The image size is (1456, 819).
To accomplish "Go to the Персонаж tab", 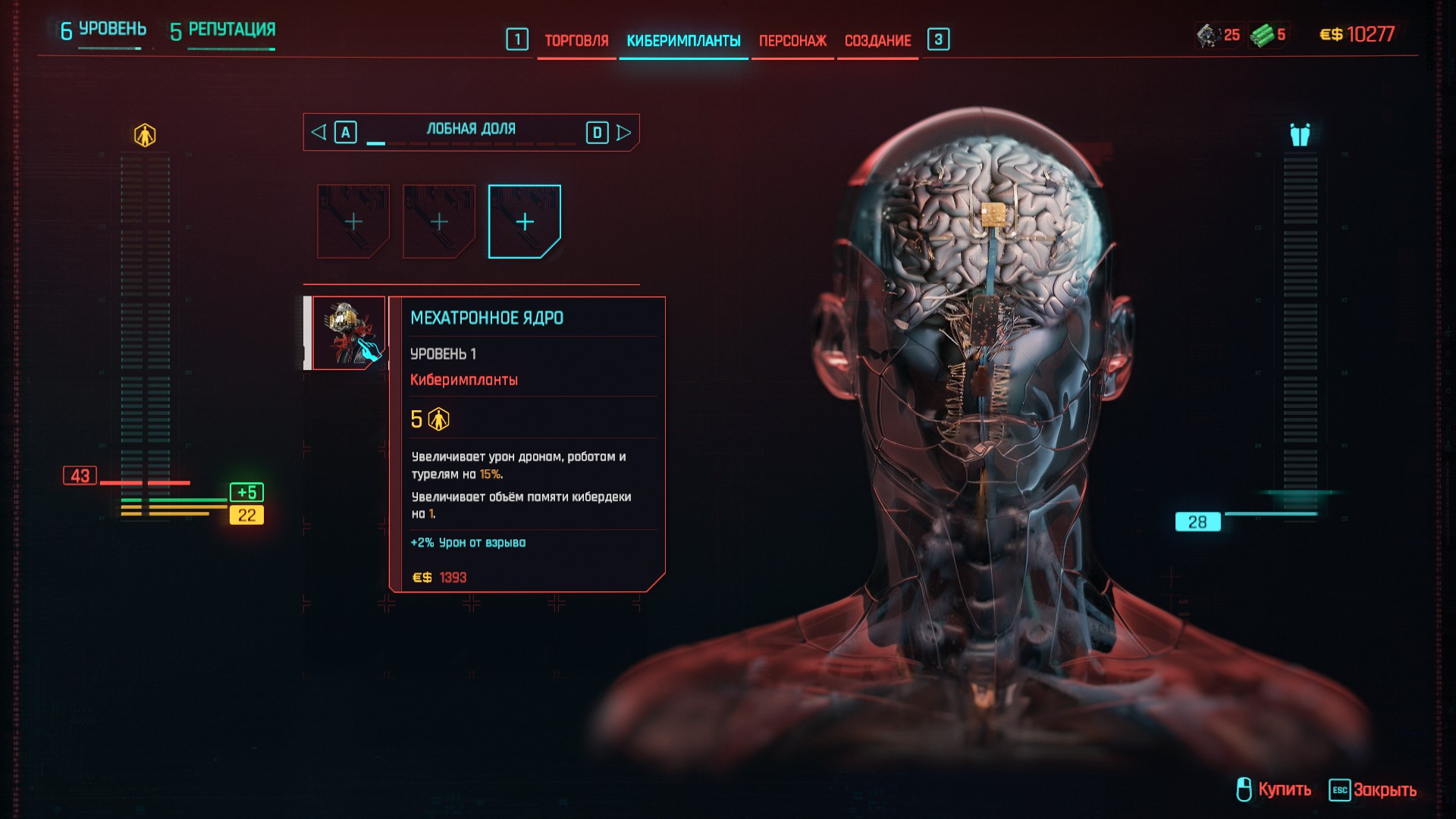I will point(792,41).
